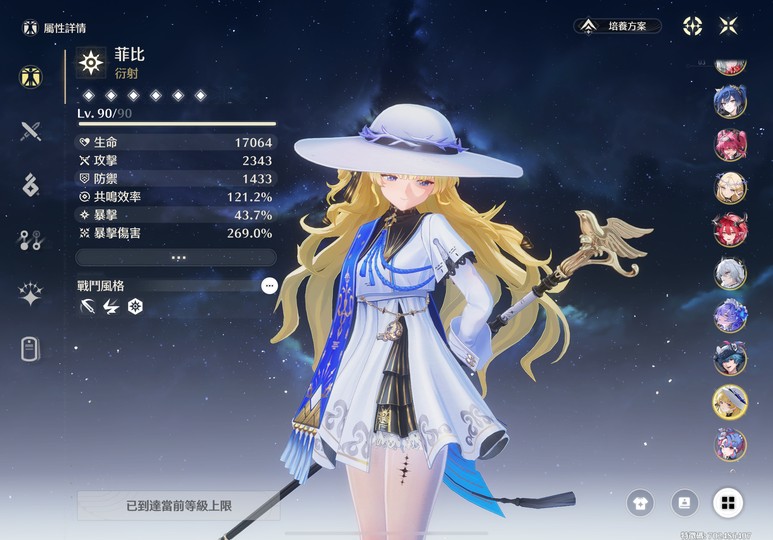Switch to the sparkle-star resonance chain tab
Screen dimensions: 773x540
pyautogui.click(x=31, y=294)
